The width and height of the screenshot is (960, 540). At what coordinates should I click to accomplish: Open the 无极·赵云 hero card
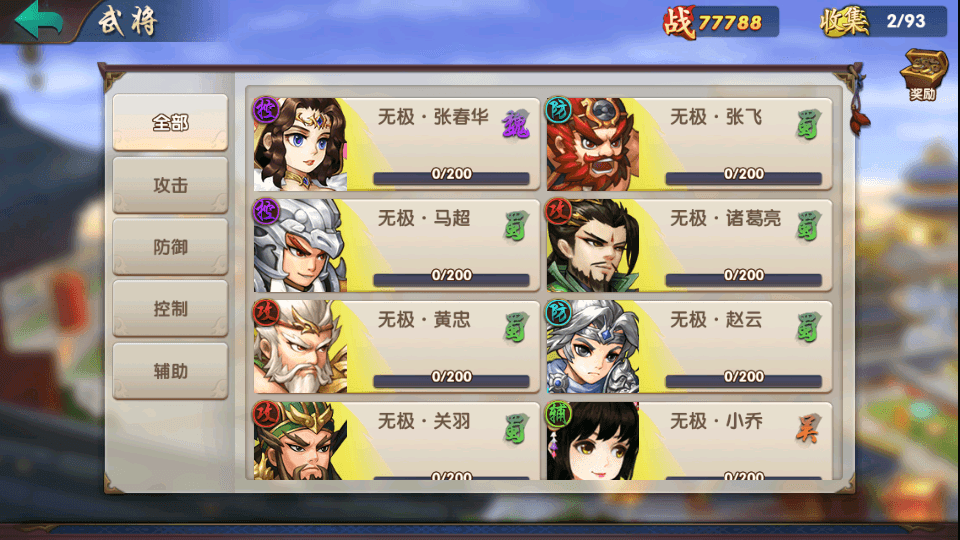coord(688,346)
